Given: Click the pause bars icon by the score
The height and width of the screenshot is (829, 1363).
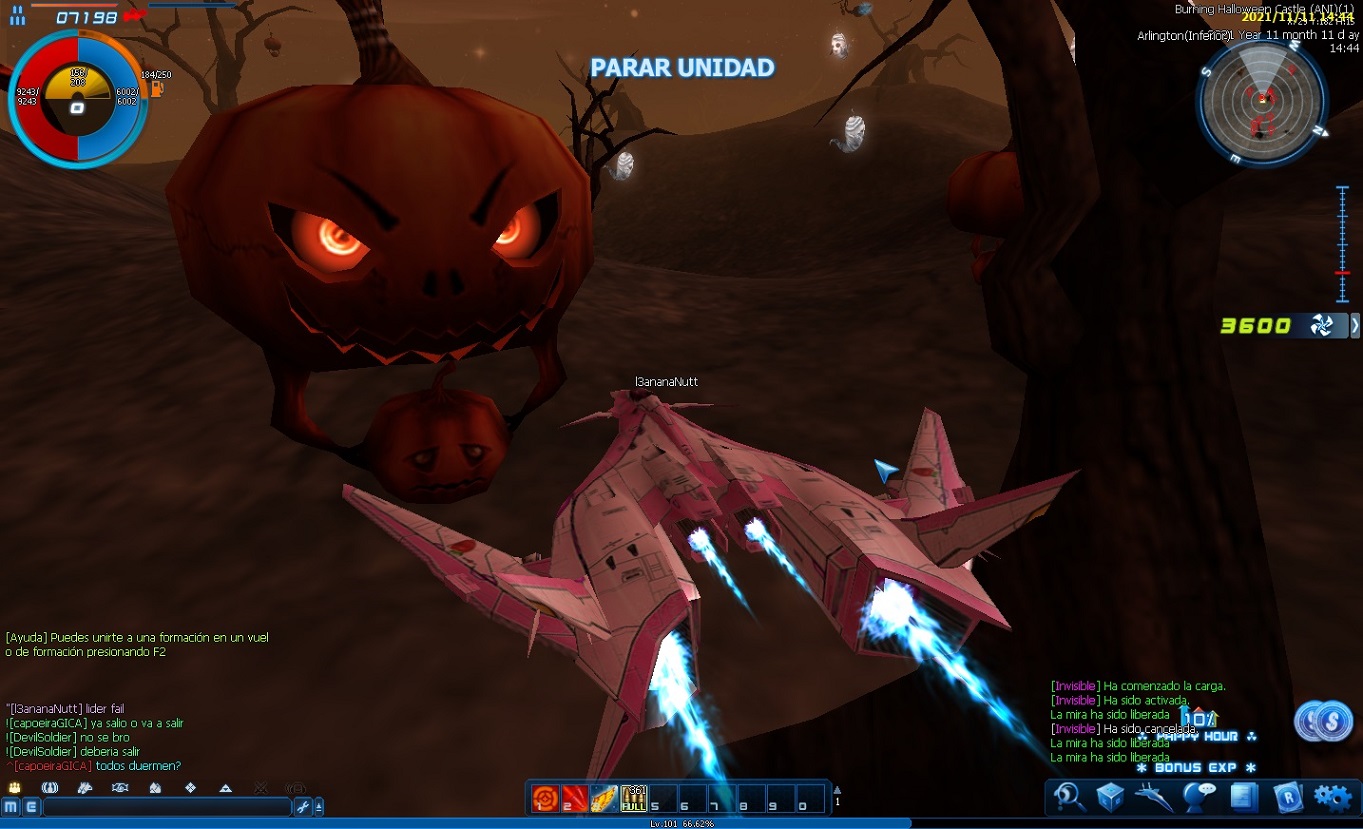Looking at the screenshot, I should coord(18,17).
